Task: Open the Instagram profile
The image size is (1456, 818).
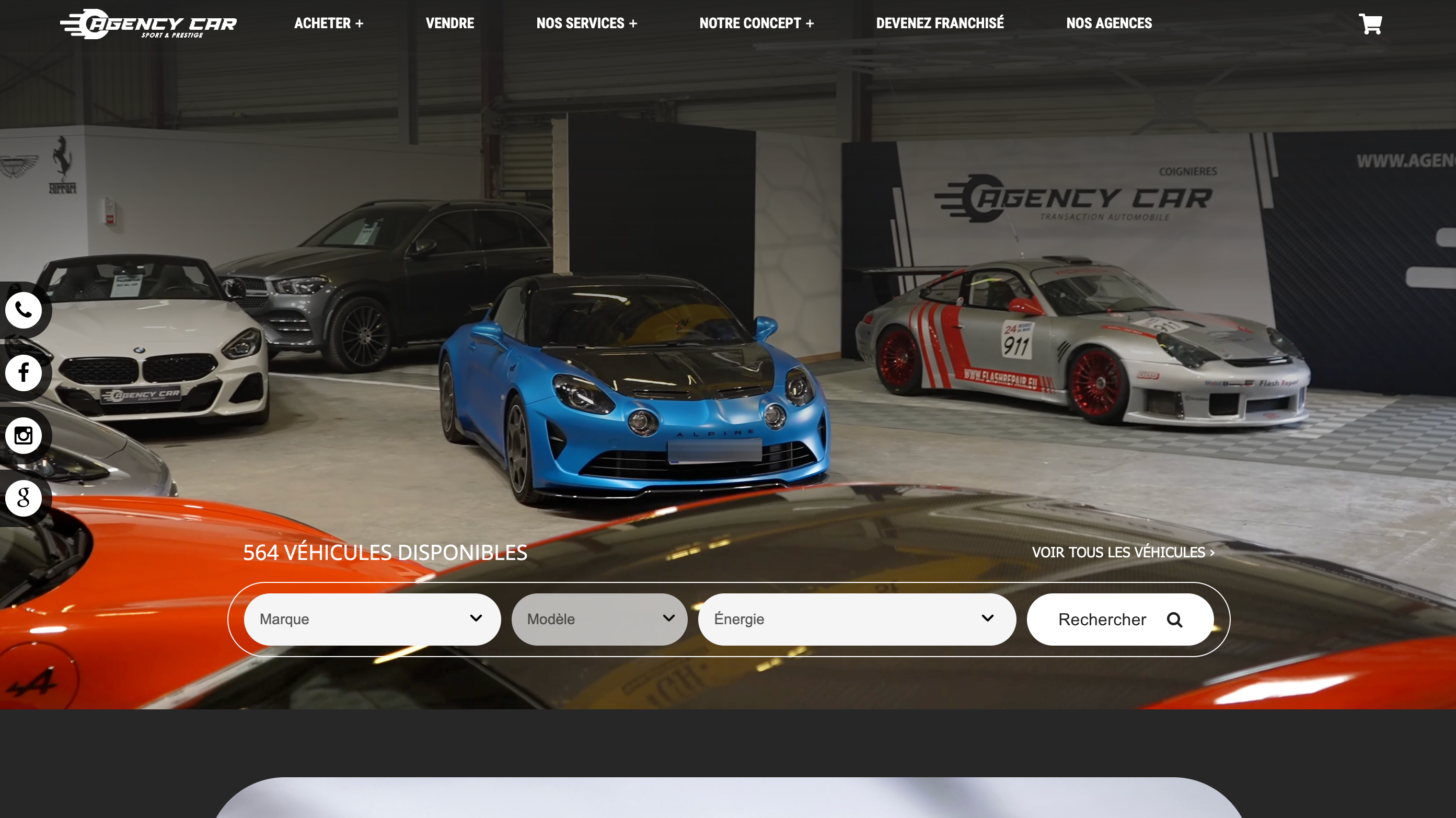Action: (24, 435)
